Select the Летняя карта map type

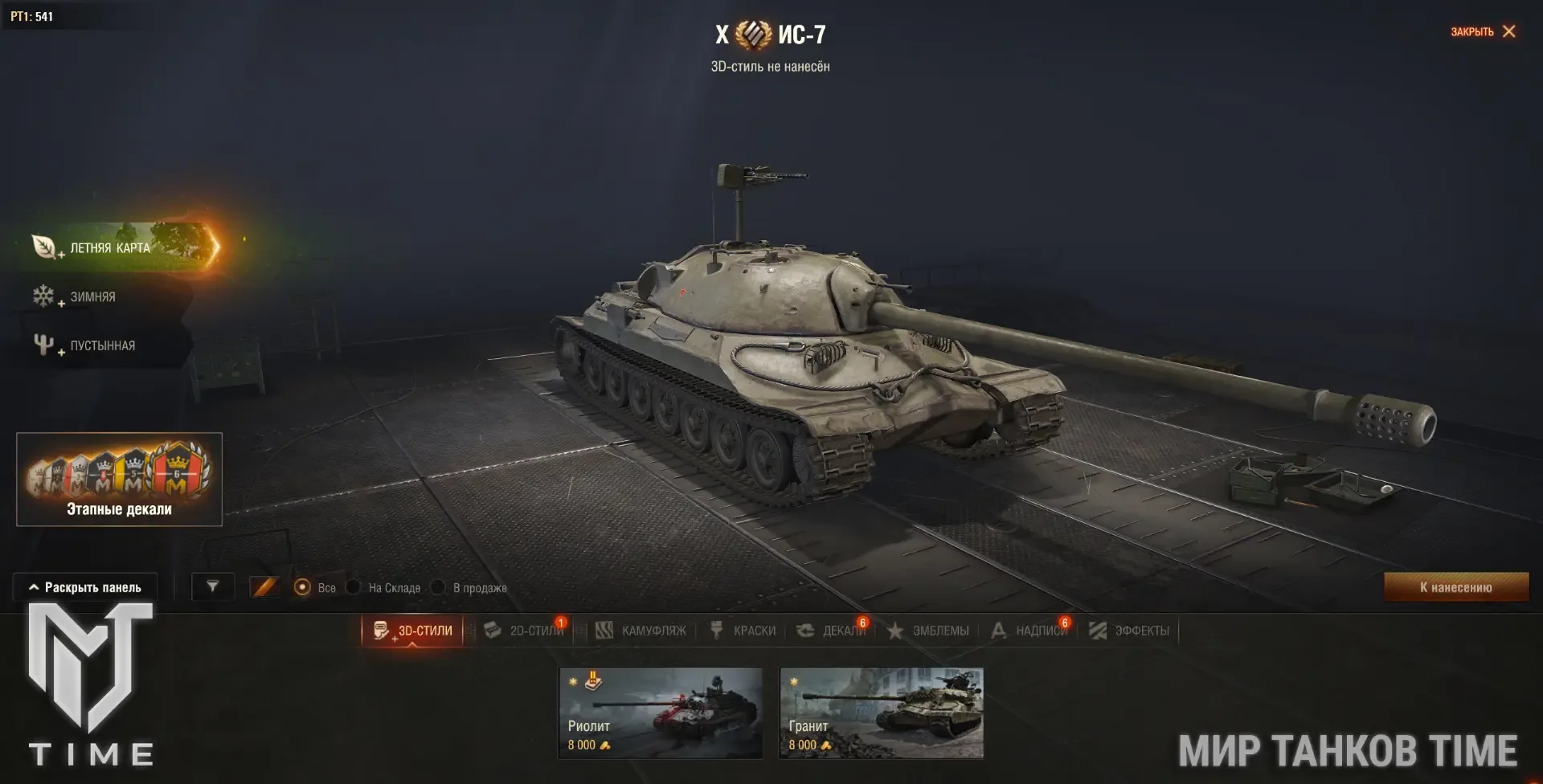tap(110, 247)
